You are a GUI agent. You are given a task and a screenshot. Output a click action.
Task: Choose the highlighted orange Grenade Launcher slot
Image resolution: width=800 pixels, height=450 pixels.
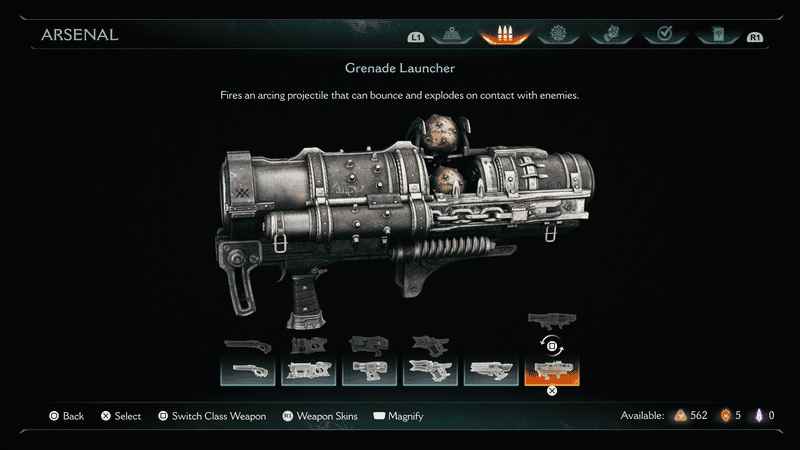[x=552, y=372]
